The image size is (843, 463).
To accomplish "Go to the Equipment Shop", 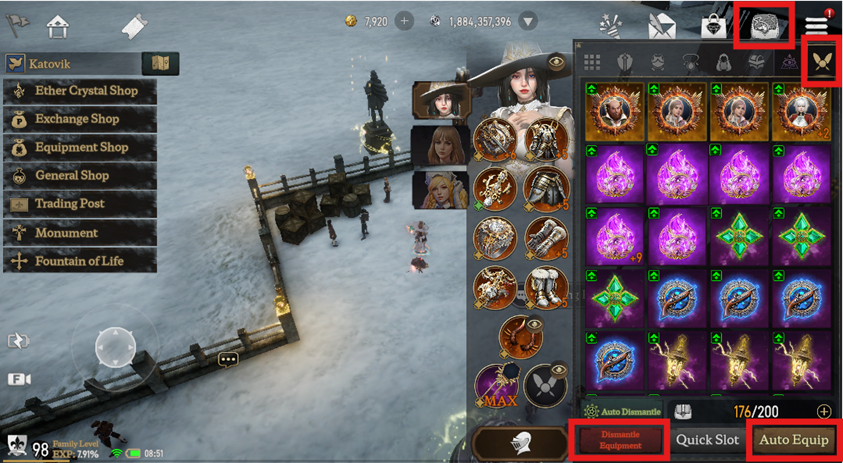I will (81, 147).
